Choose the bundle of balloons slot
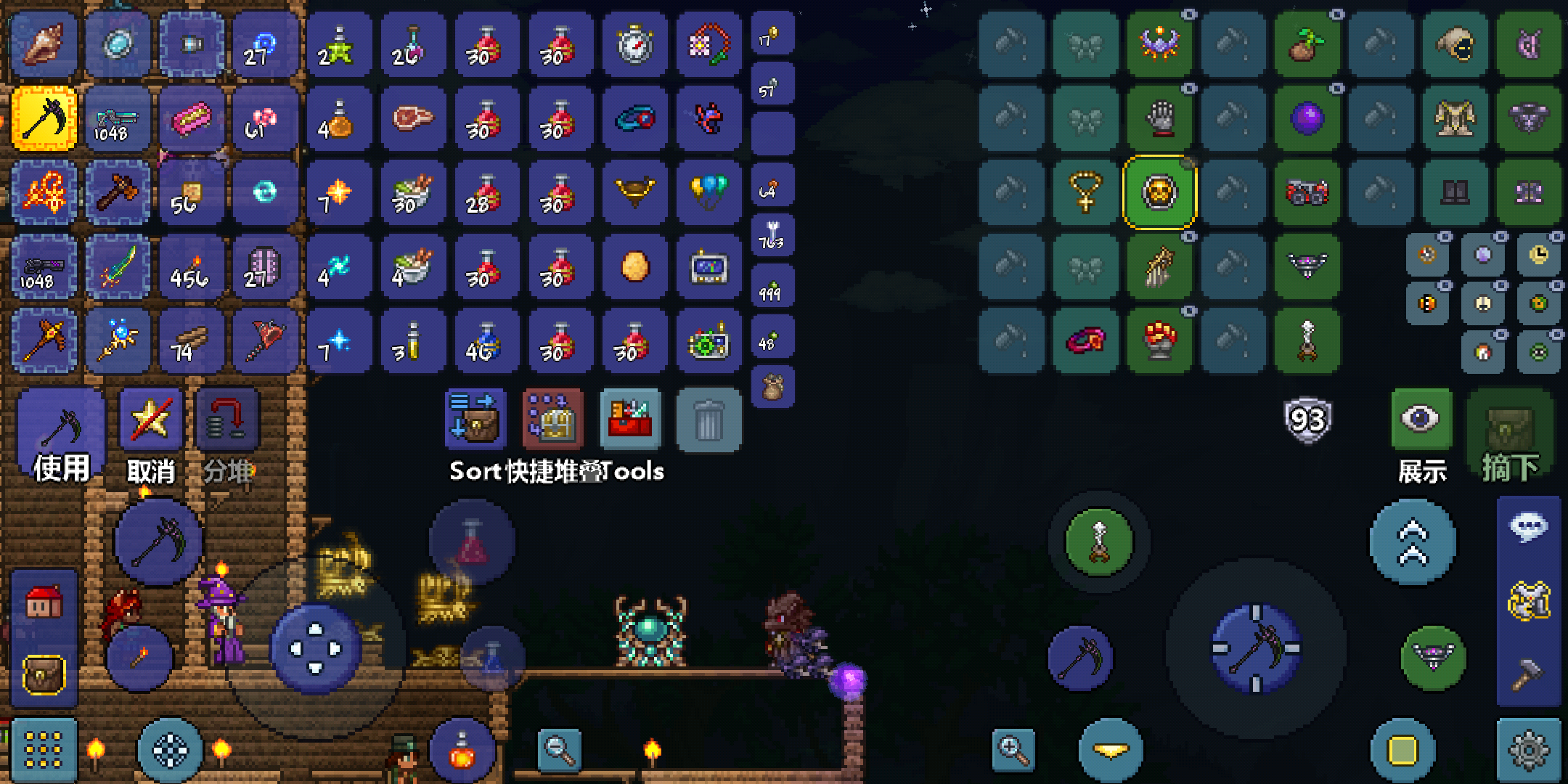This screenshot has width=1568, height=784. (709, 192)
